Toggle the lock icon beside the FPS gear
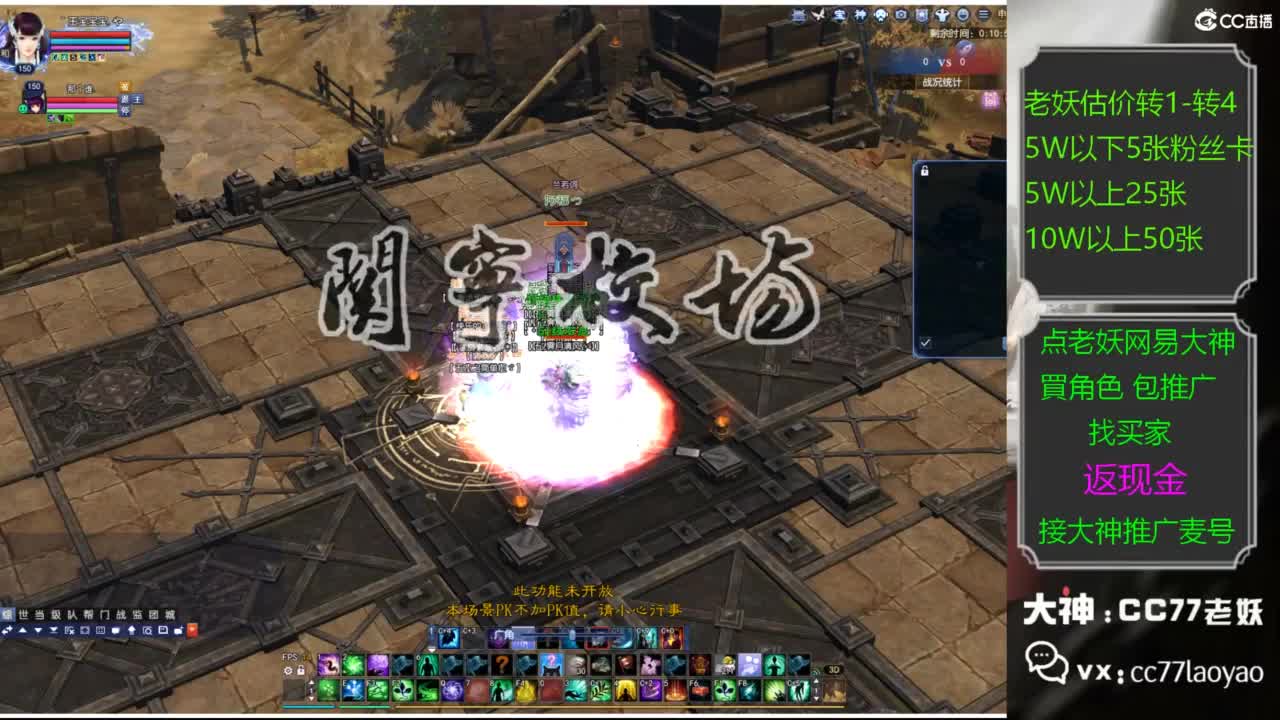1280x720 pixels. 301,672
